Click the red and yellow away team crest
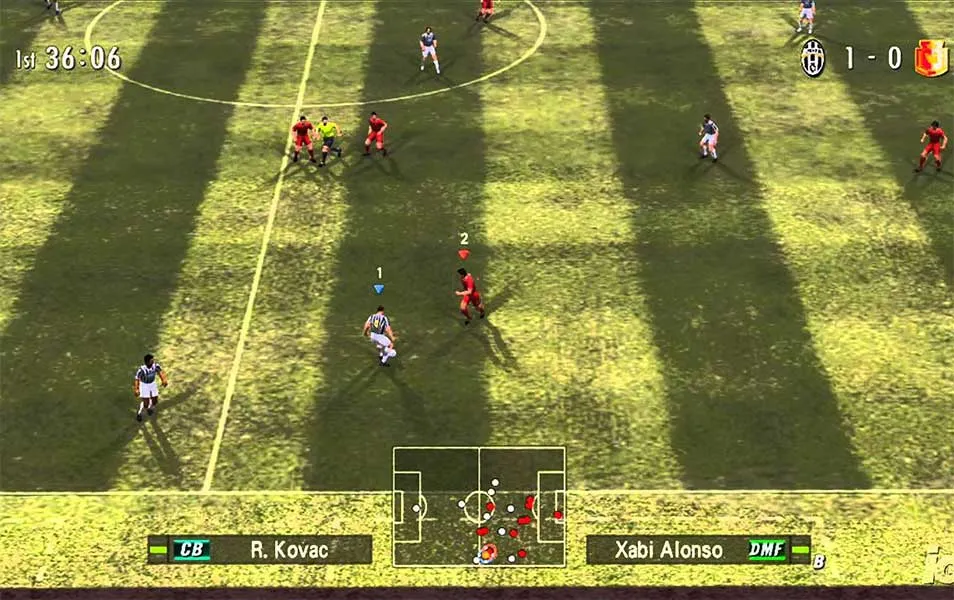Screen dimensions: 954x600 [x=930, y=58]
